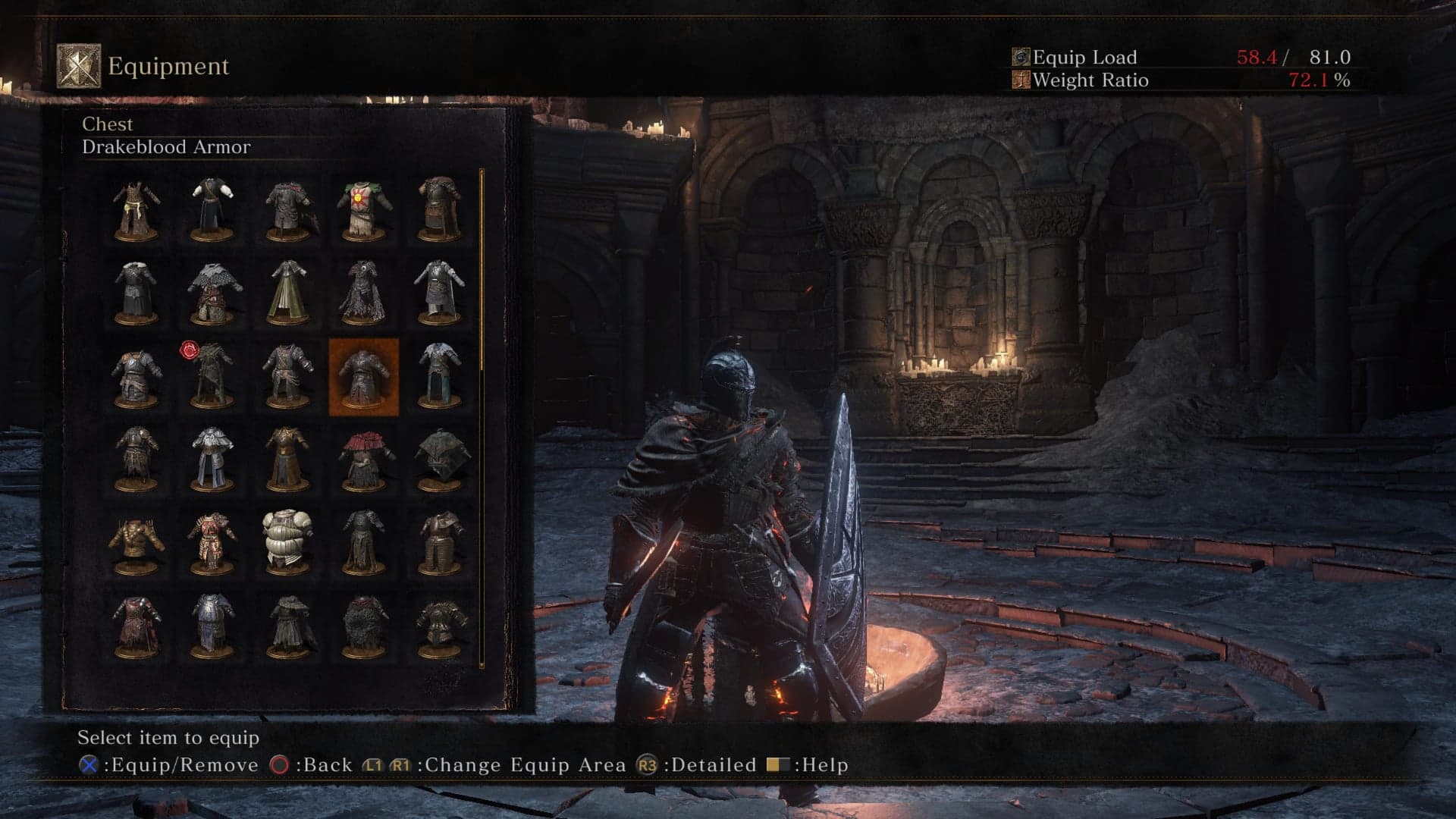The width and height of the screenshot is (1456, 819).
Task: Choose the gold-trimmed brown robe armor
Action: point(287,458)
